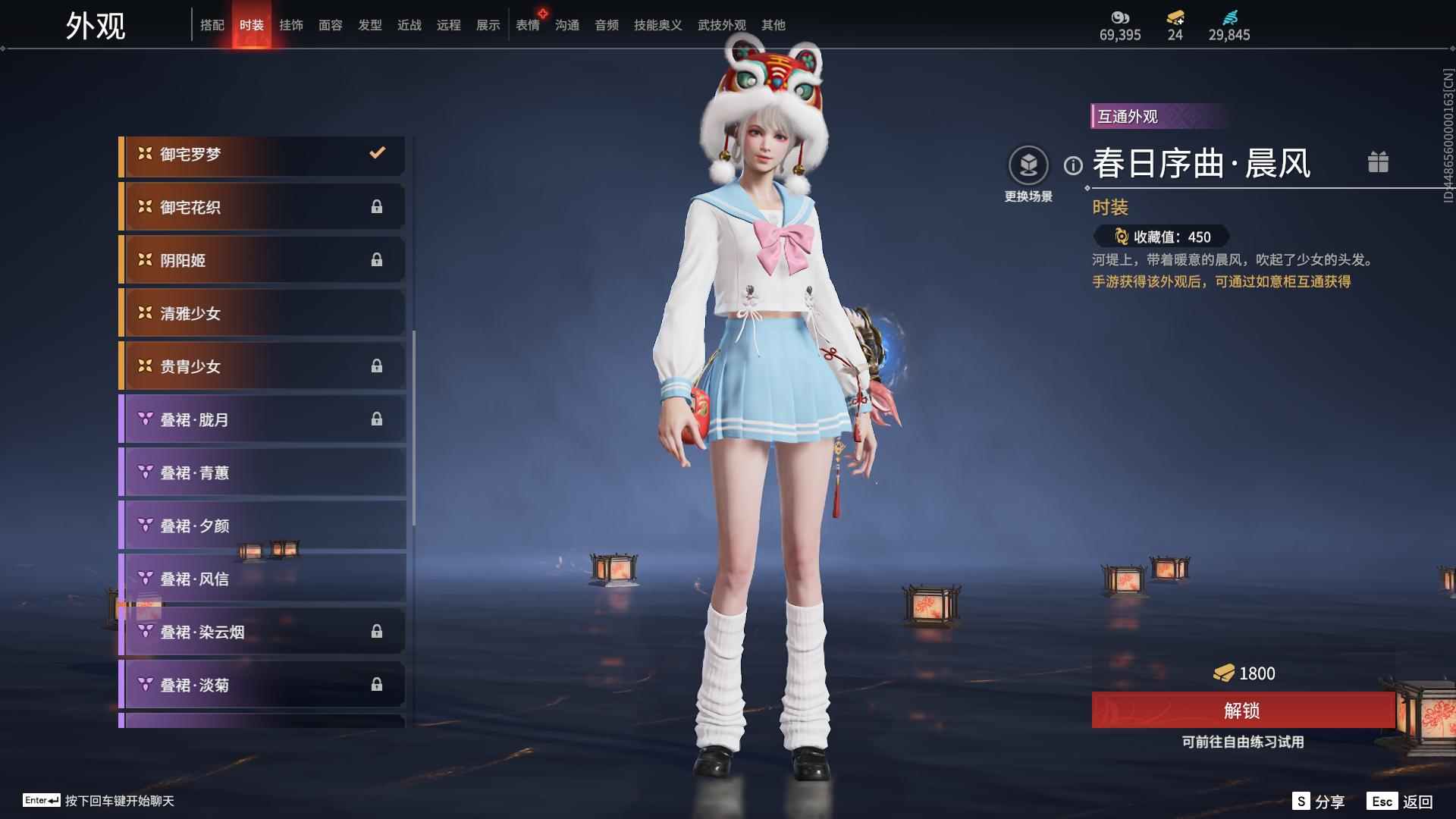Click the gold coin currency icon
This screenshot has width=1456, height=819.
(x=1120, y=17)
